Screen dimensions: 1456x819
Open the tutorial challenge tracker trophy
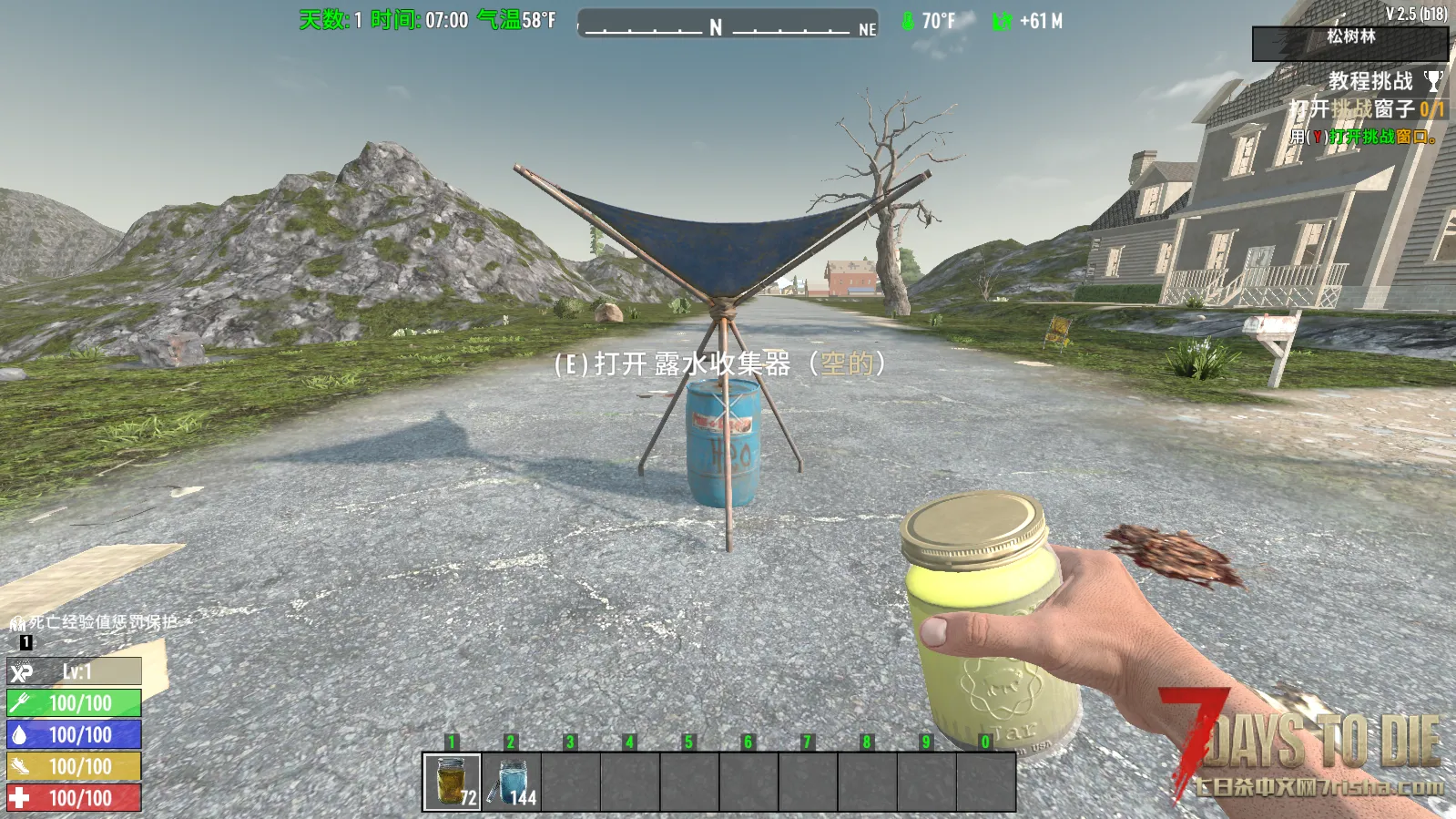(1433, 82)
